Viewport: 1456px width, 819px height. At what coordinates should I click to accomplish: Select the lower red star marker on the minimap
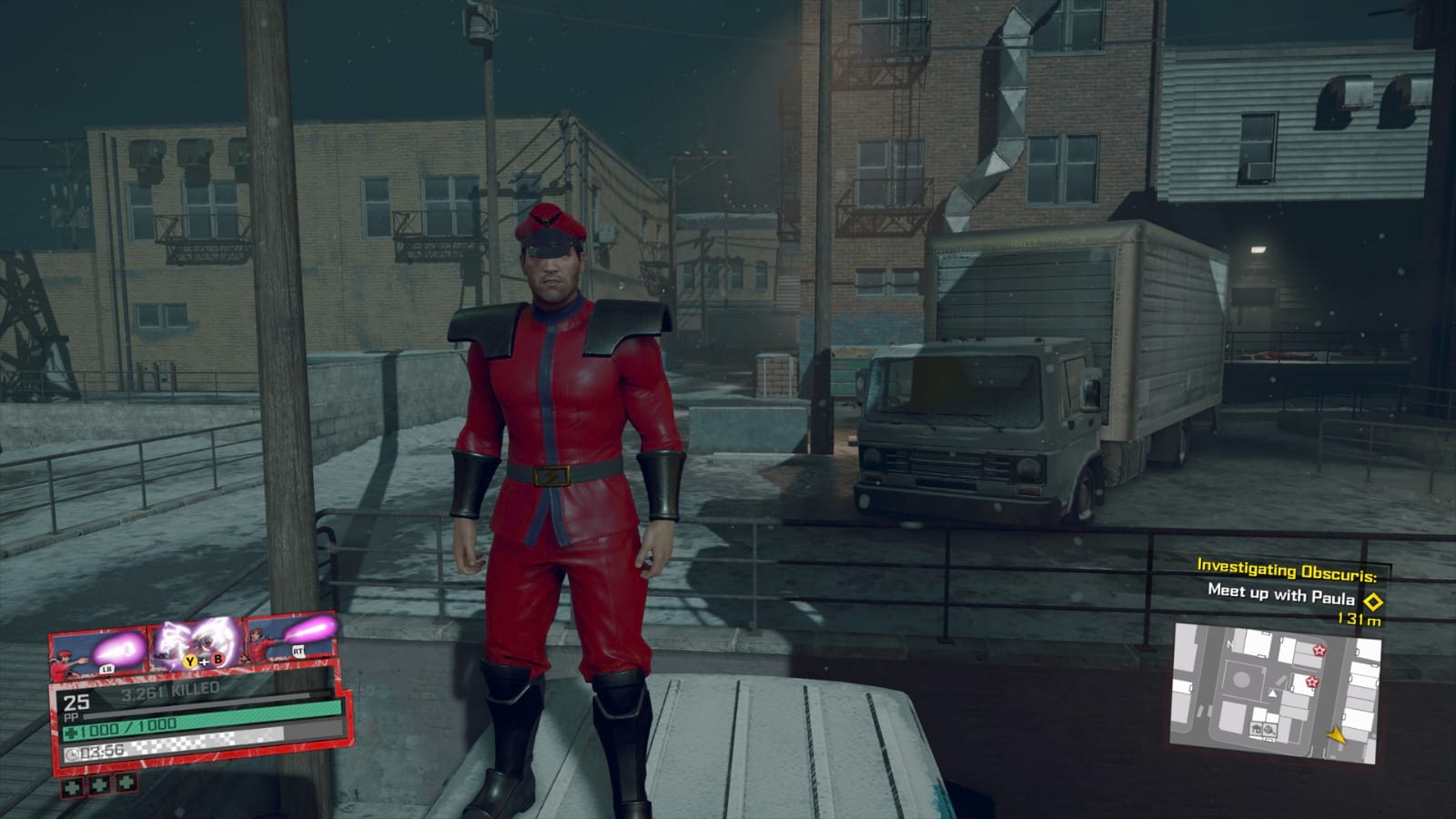1313,682
